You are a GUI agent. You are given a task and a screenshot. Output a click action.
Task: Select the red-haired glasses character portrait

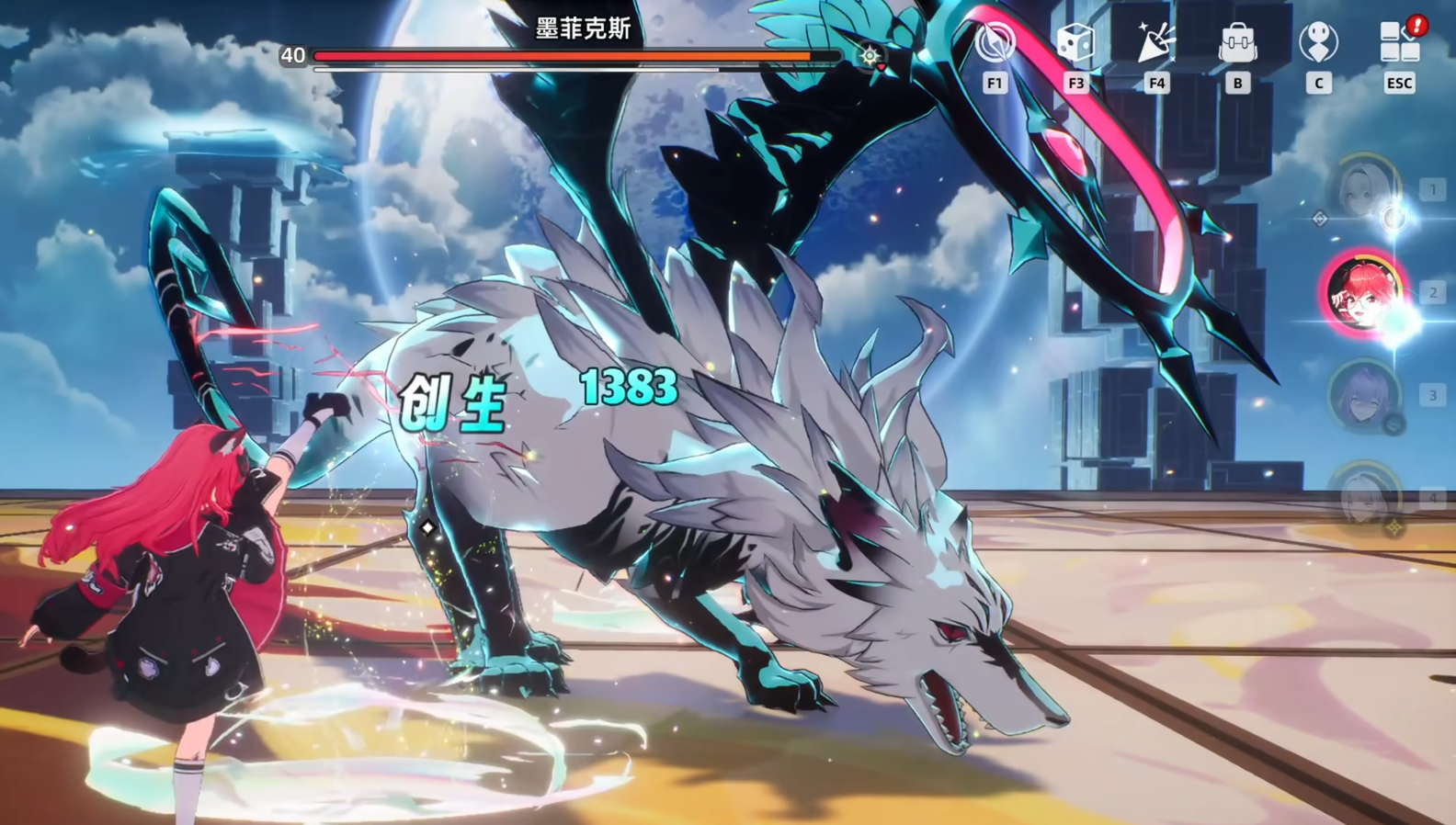pyautogui.click(x=1364, y=292)
